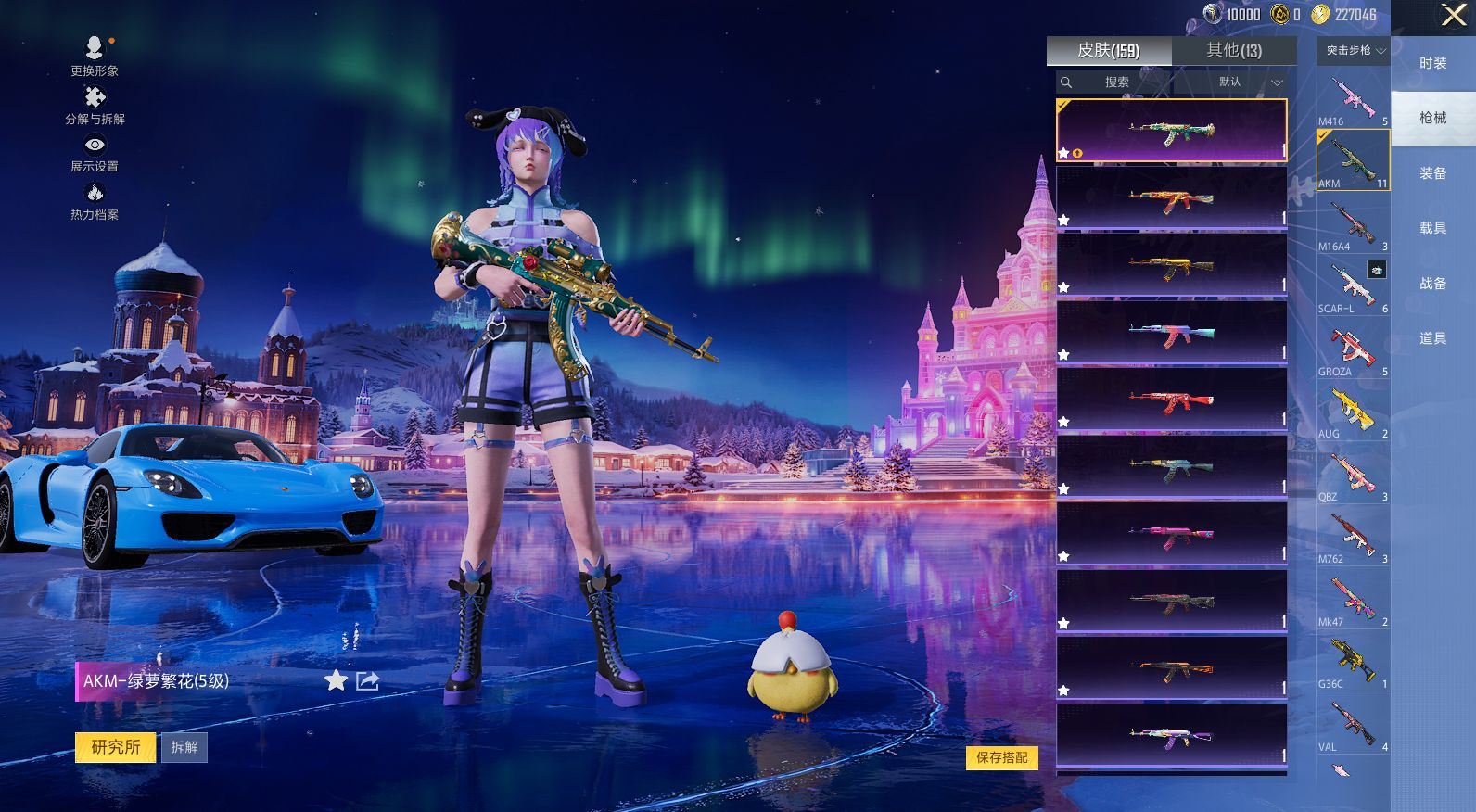1476x812 pixels.
Task: Switch to the 时装 category tab
Action: pos(1432,63)
